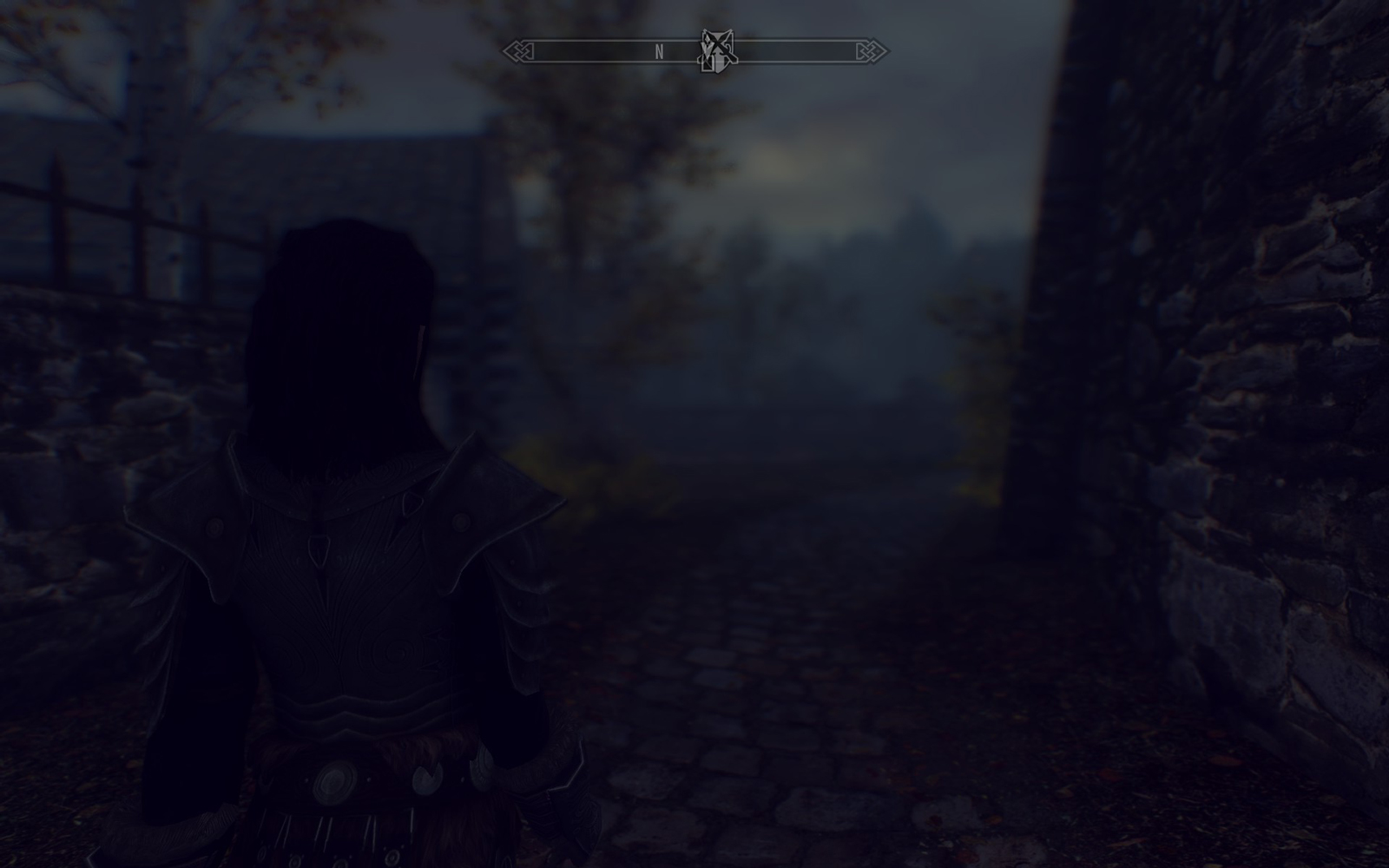1389x868 pixels.
Task: Select the N heading on the compass bar
Action: click(659, 52)
